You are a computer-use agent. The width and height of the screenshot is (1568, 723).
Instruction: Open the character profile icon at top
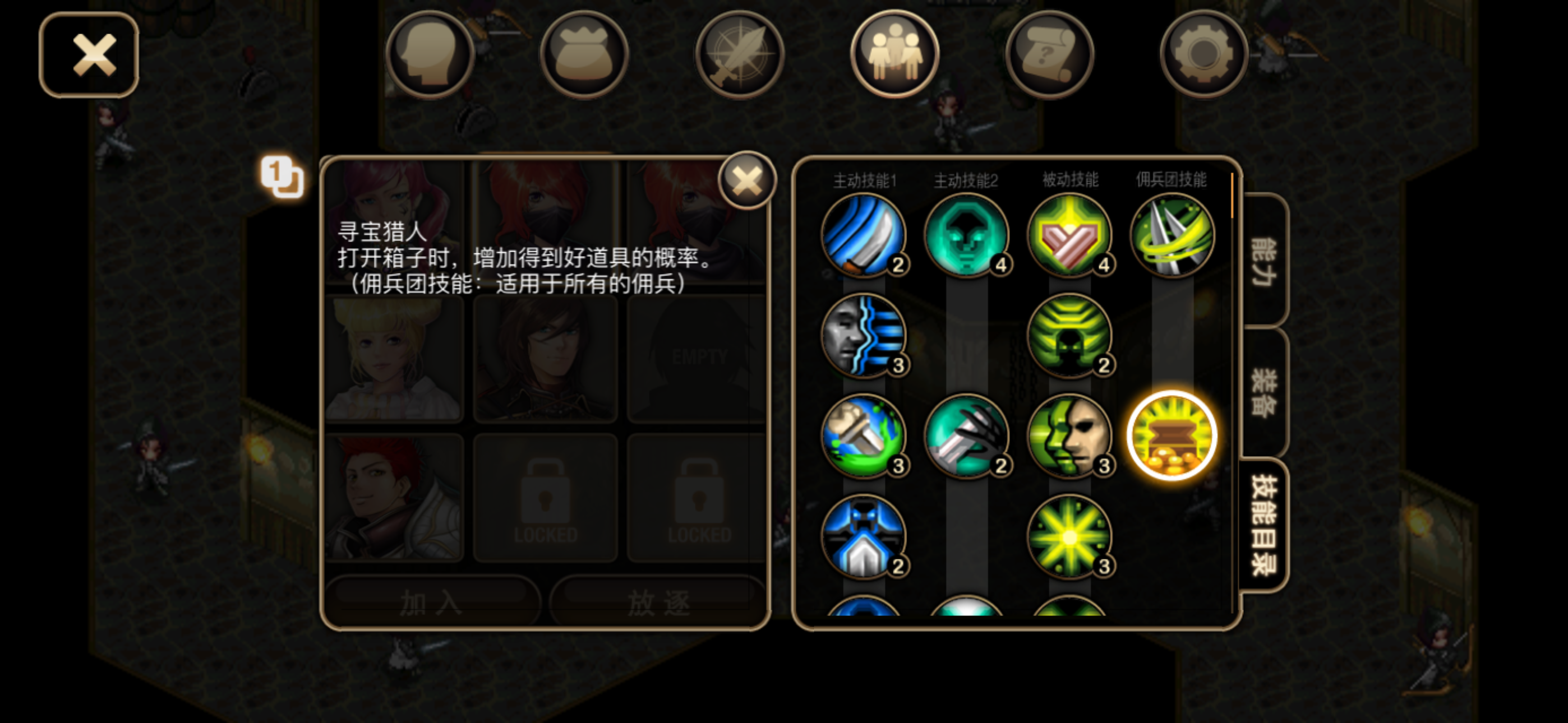430,54
